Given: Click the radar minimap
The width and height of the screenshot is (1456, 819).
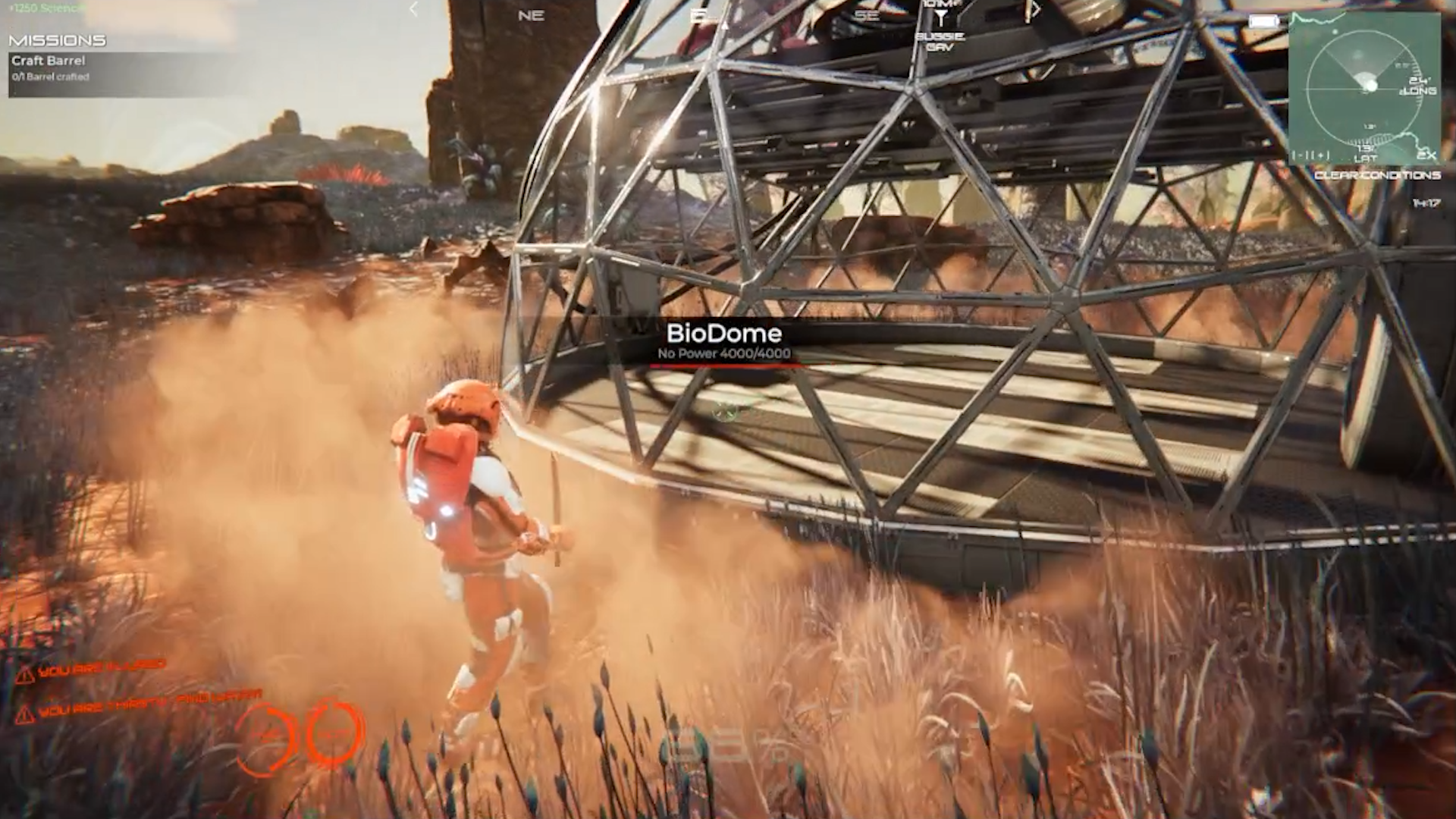Looking at the screenshot, I should click(1364, 87).
